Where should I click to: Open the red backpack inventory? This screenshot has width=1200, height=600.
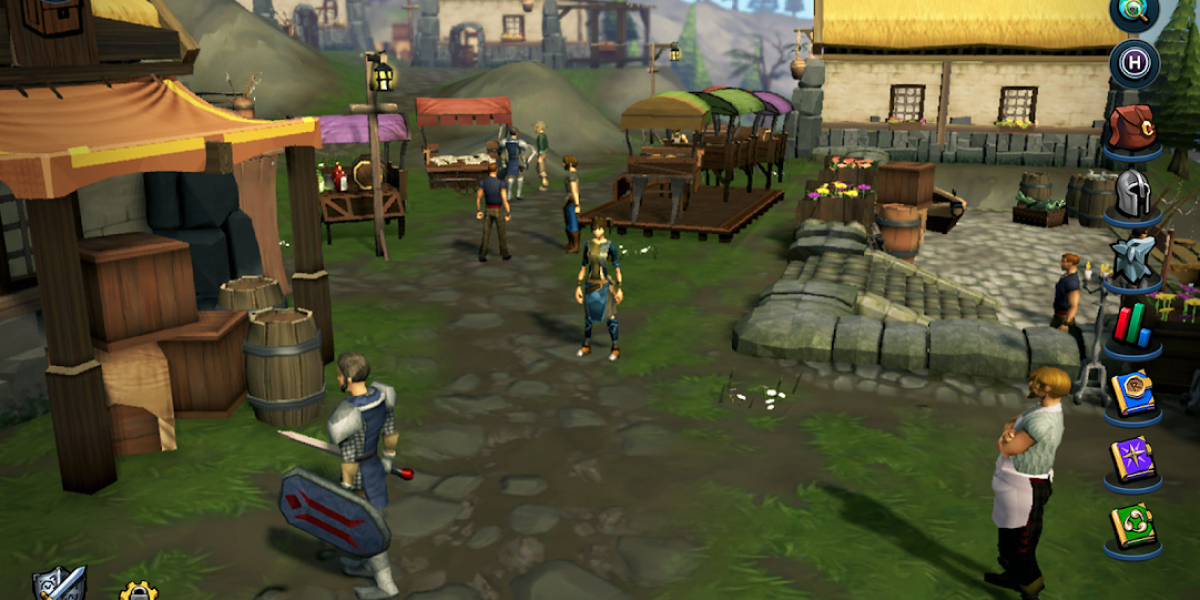1133,128
